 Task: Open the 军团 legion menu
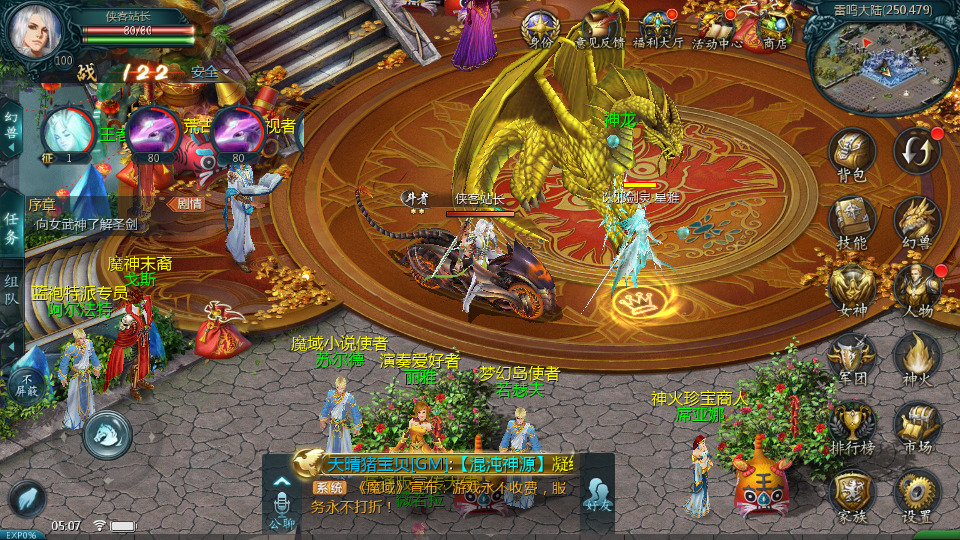852,357
